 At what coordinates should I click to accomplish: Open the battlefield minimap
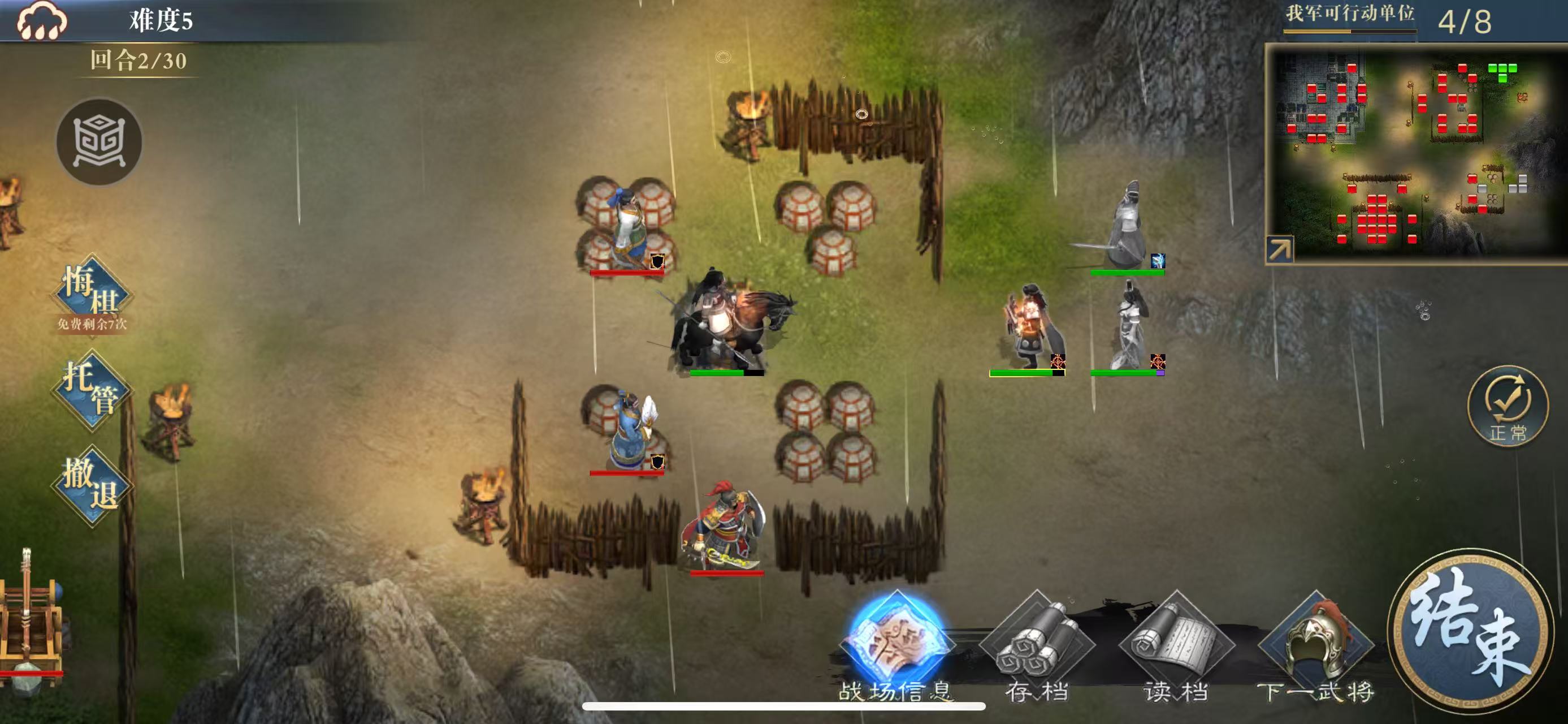point(1418,152)
